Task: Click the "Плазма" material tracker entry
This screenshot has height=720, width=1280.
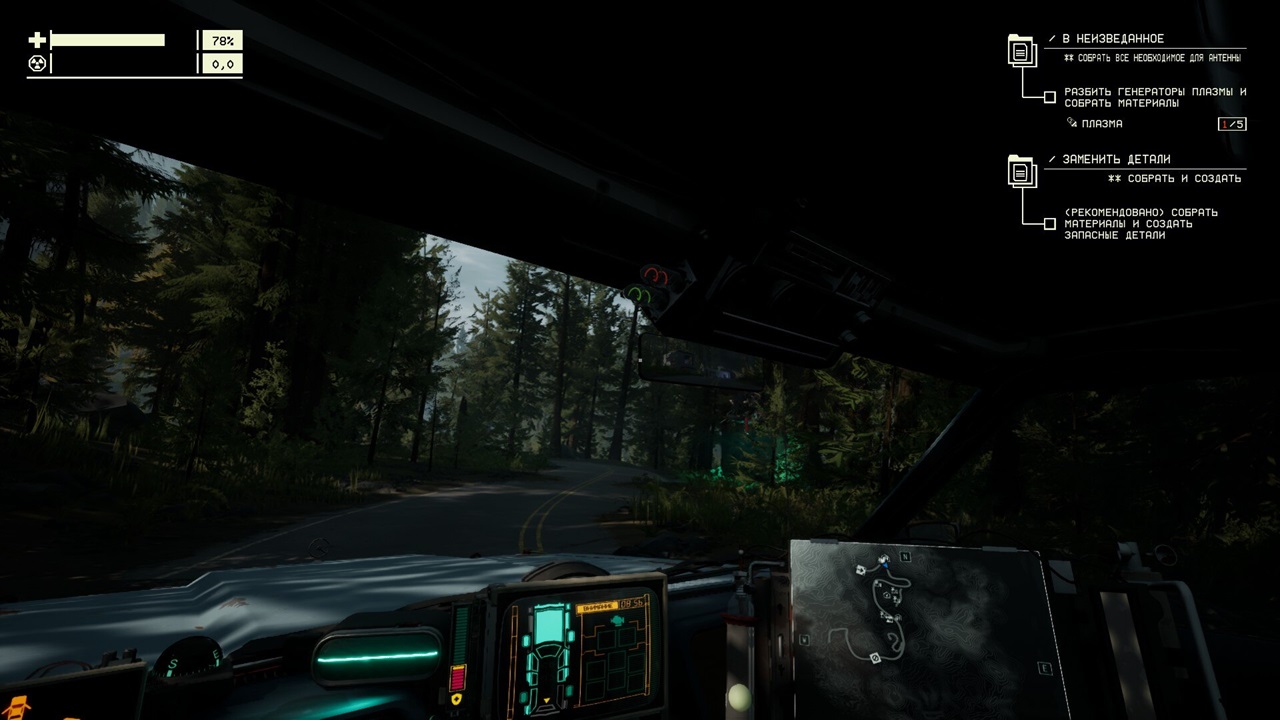Action: [1095, 124]
